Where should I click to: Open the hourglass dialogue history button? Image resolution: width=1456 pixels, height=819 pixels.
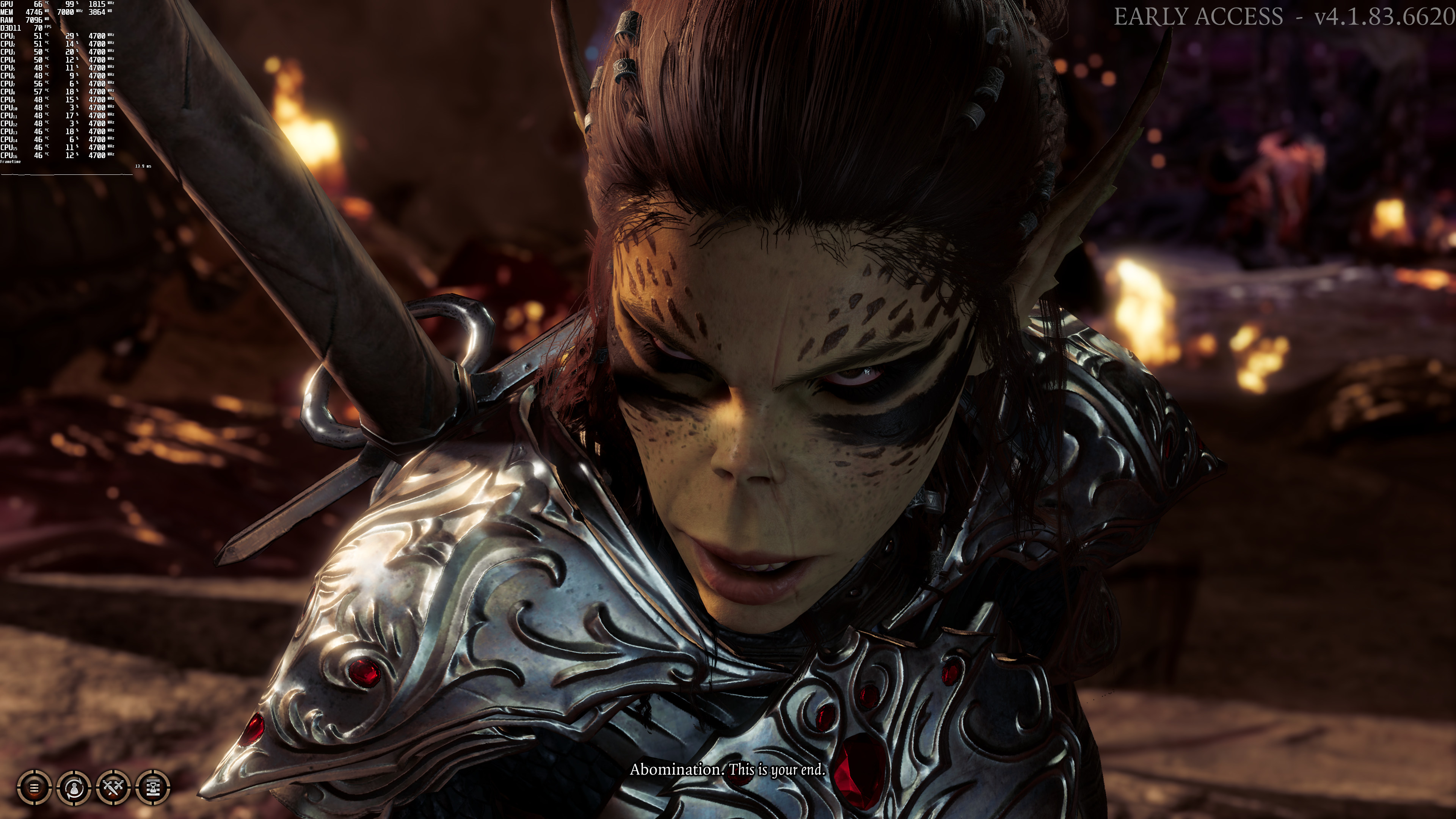(x=153, y=787)
